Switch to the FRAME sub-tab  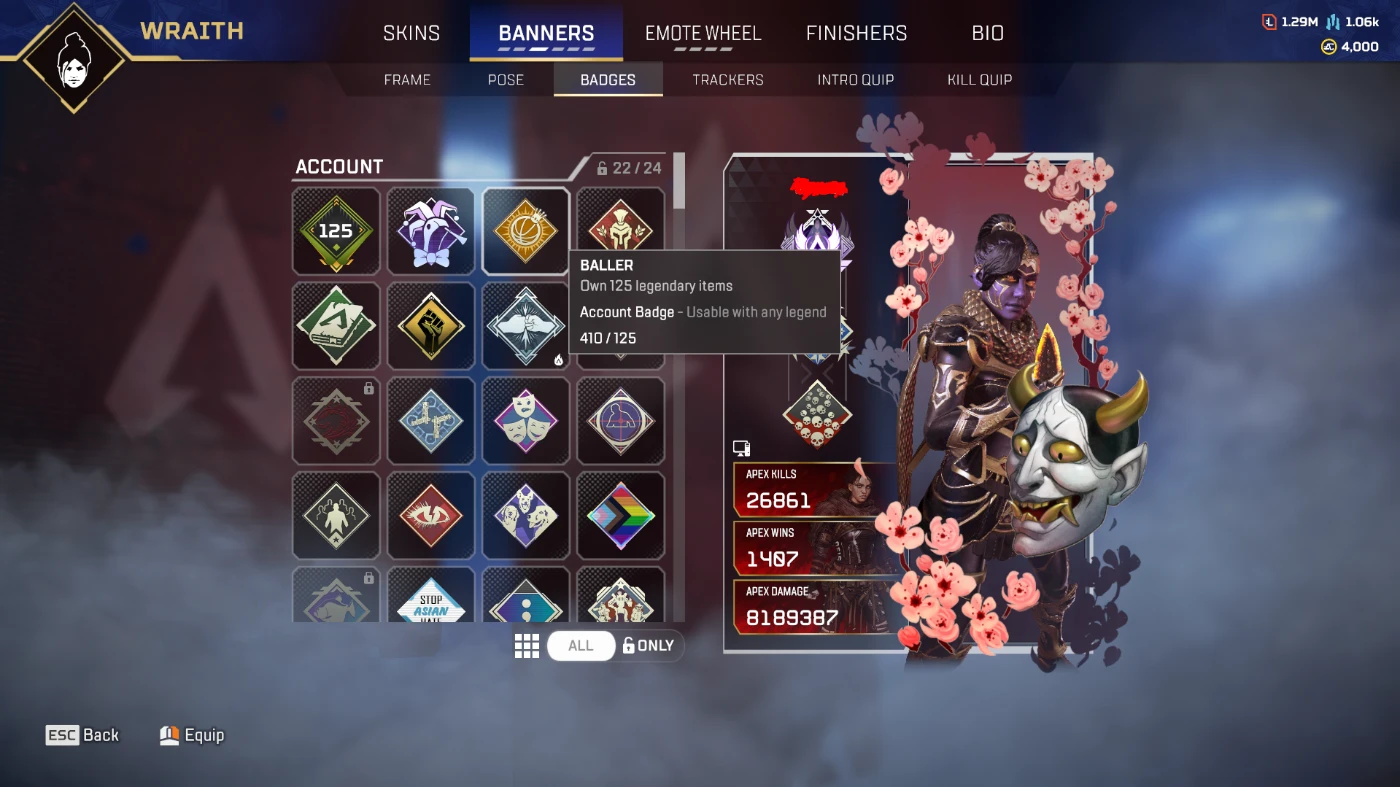click(407, 79)
